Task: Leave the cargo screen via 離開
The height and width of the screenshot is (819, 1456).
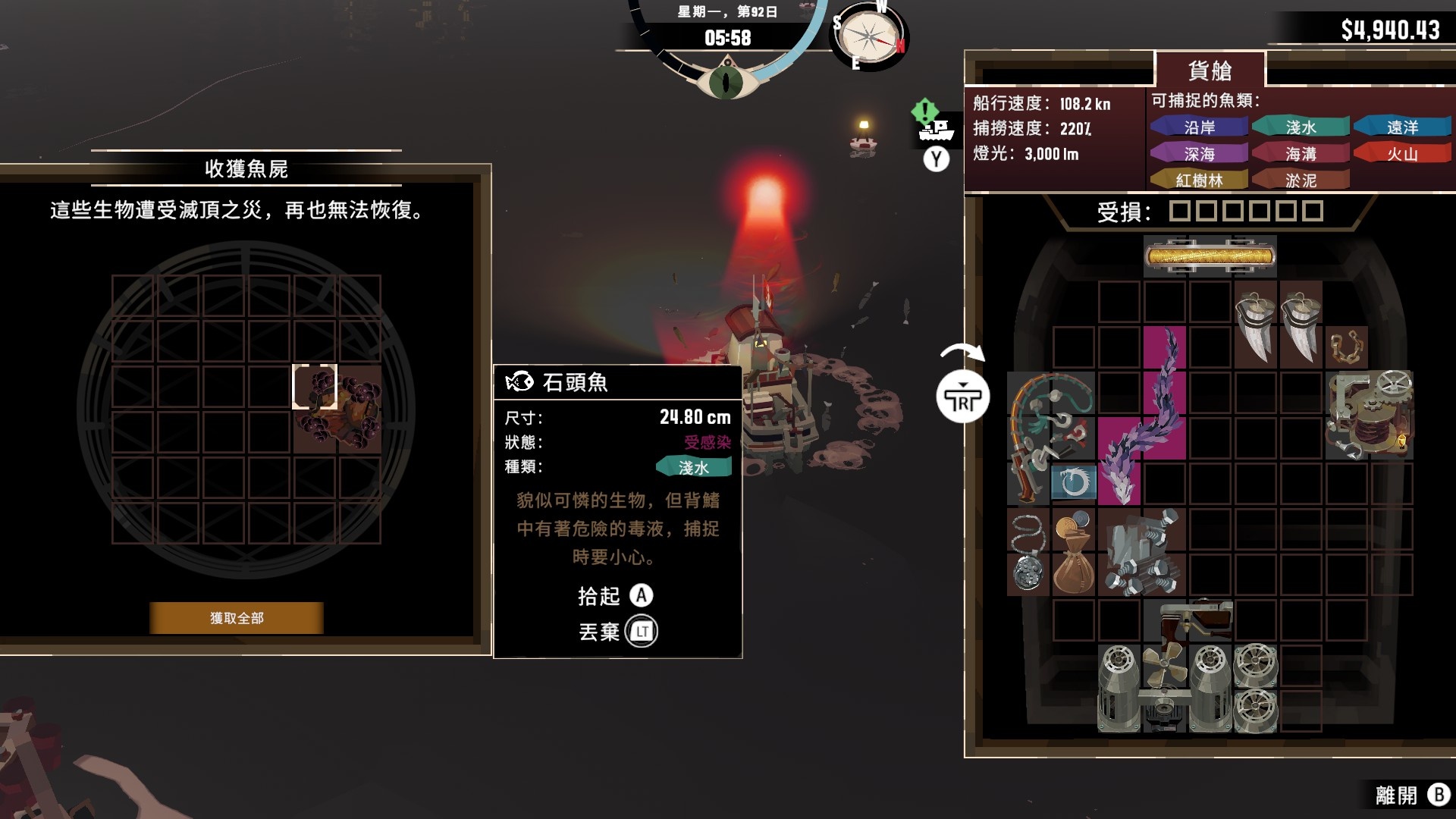Action: point(1410,795)
